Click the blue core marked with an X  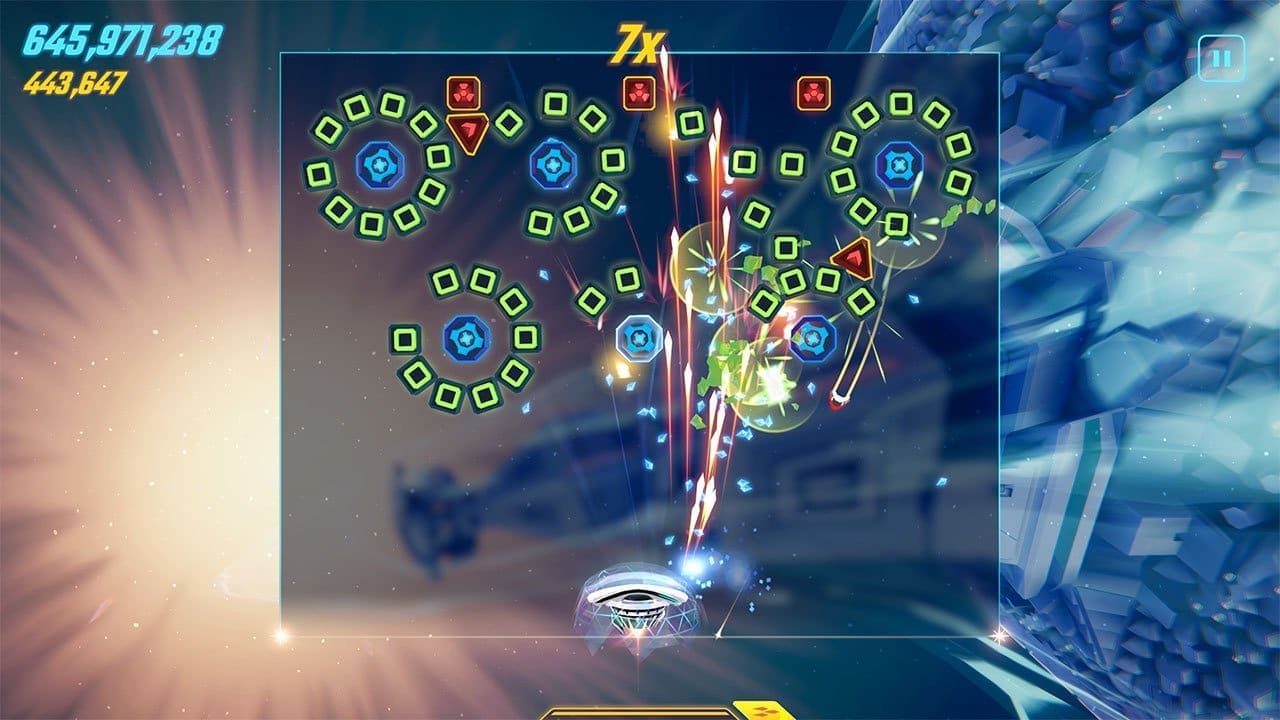pyautogui.click(x=898, y=163)
